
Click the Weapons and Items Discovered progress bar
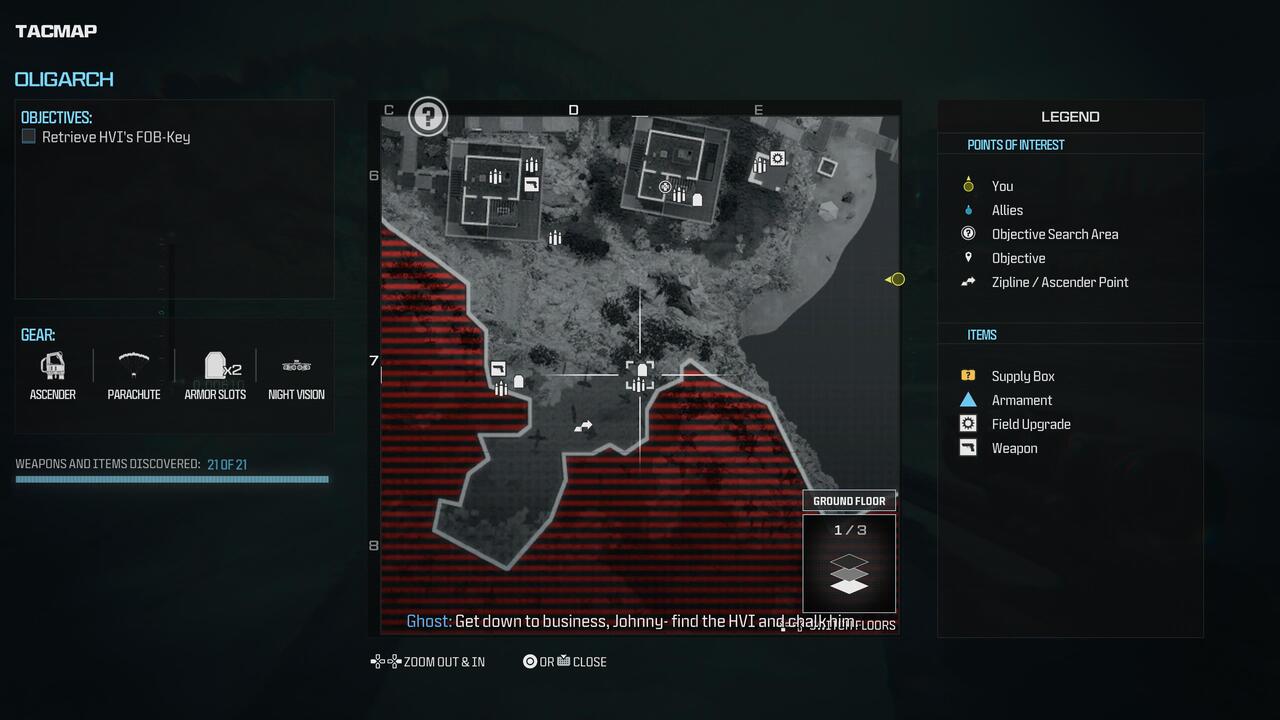[171, 479]
